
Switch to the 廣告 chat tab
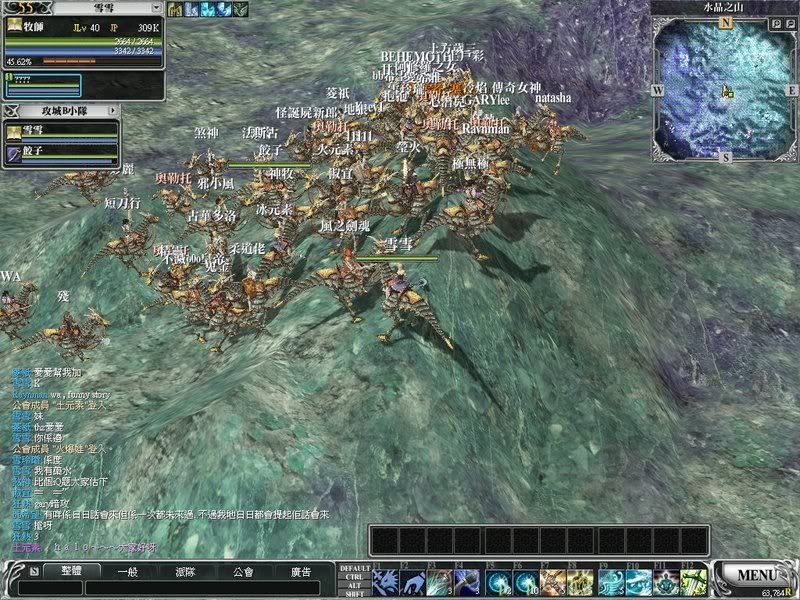tap(299, 572)
